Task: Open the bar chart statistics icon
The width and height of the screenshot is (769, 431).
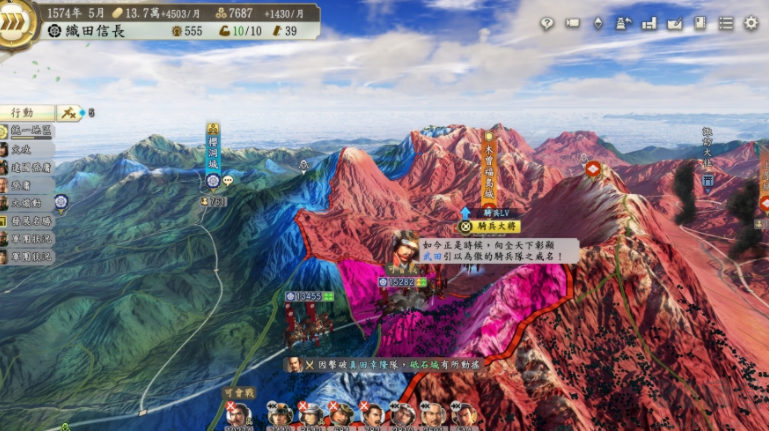Action: (x=649, y=23)
